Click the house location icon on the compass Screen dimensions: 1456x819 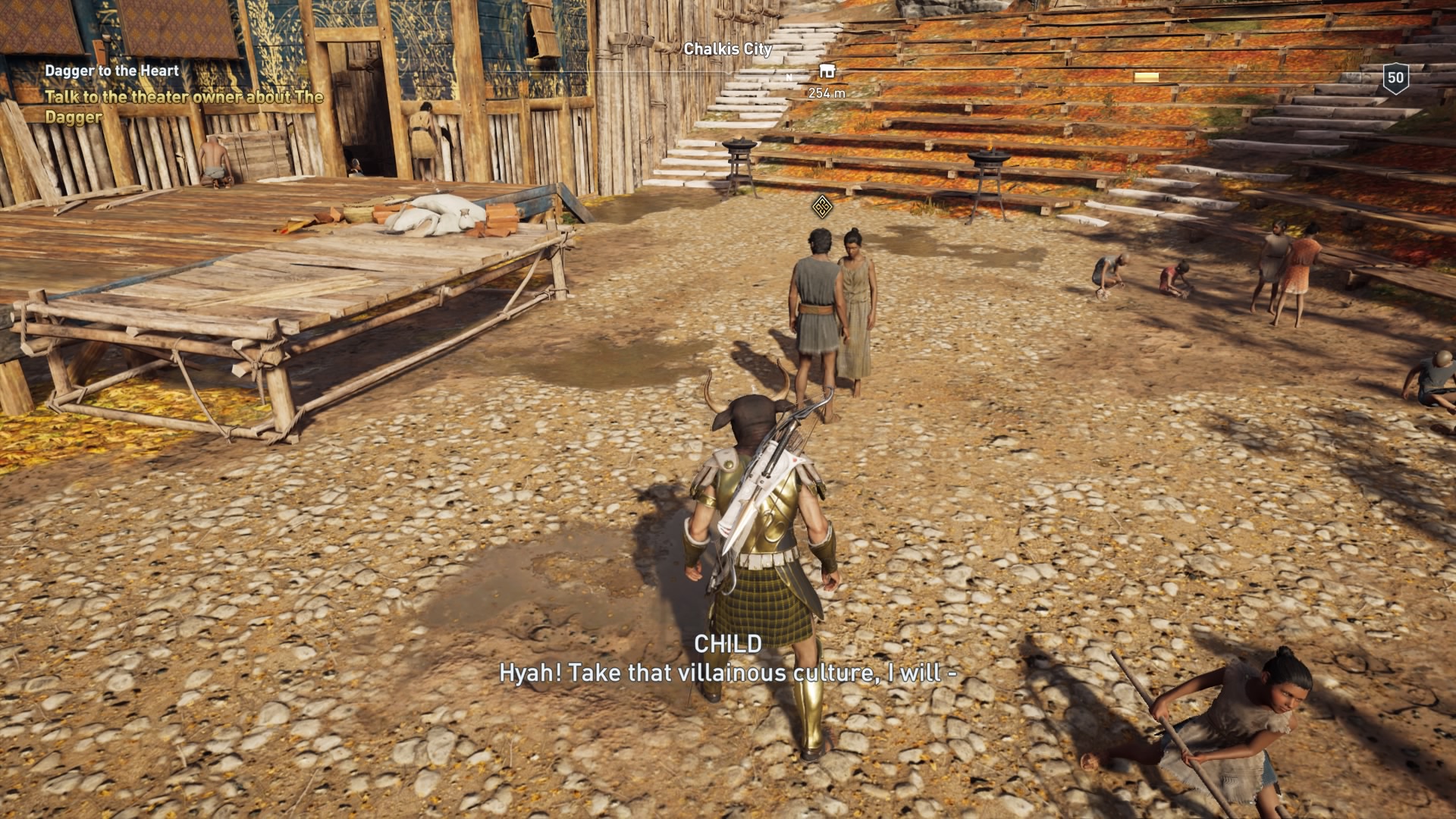(x=828, y=71)
